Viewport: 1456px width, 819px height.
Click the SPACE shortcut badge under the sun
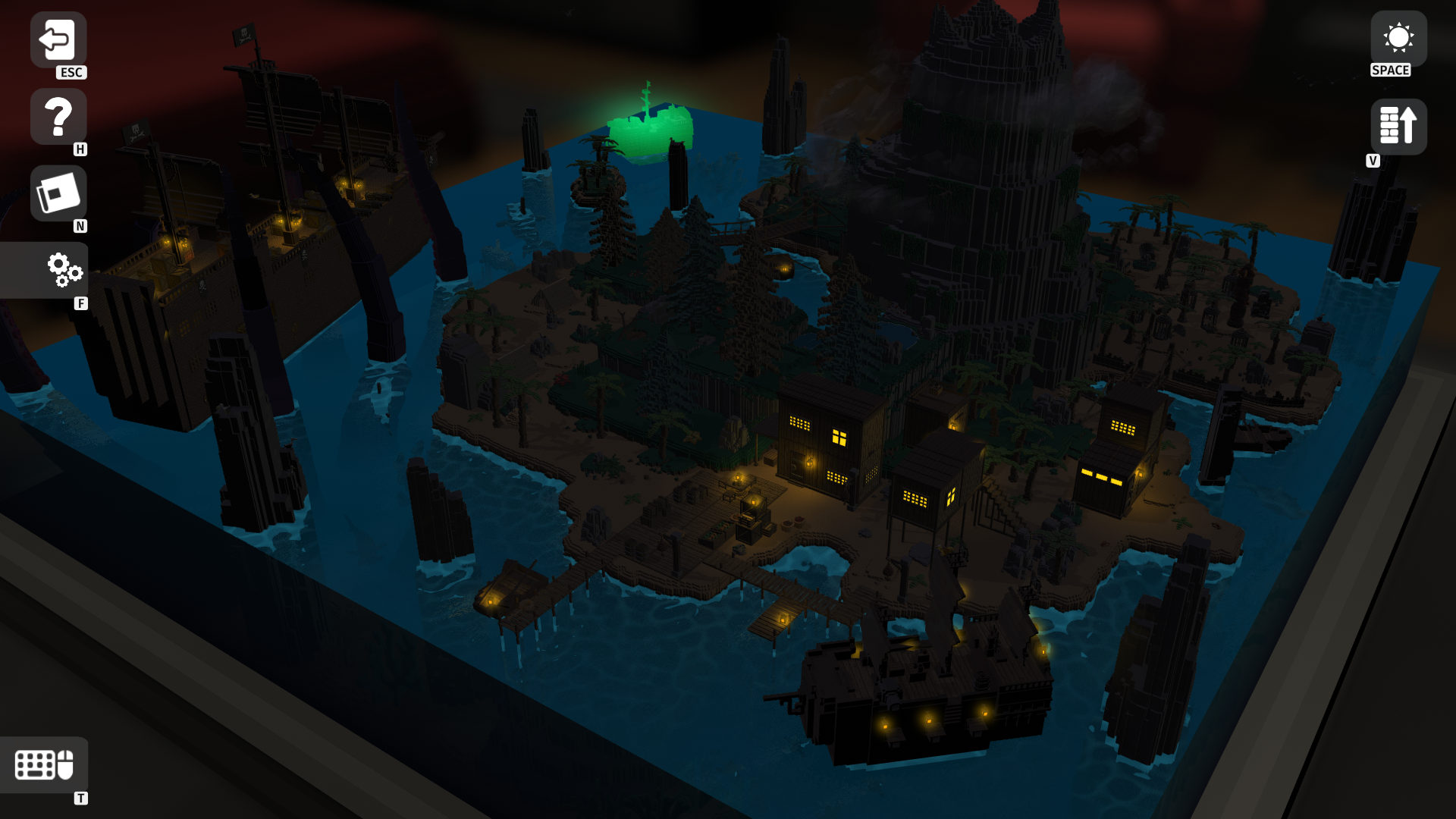pyautogui.click(x=1391, y=71)
